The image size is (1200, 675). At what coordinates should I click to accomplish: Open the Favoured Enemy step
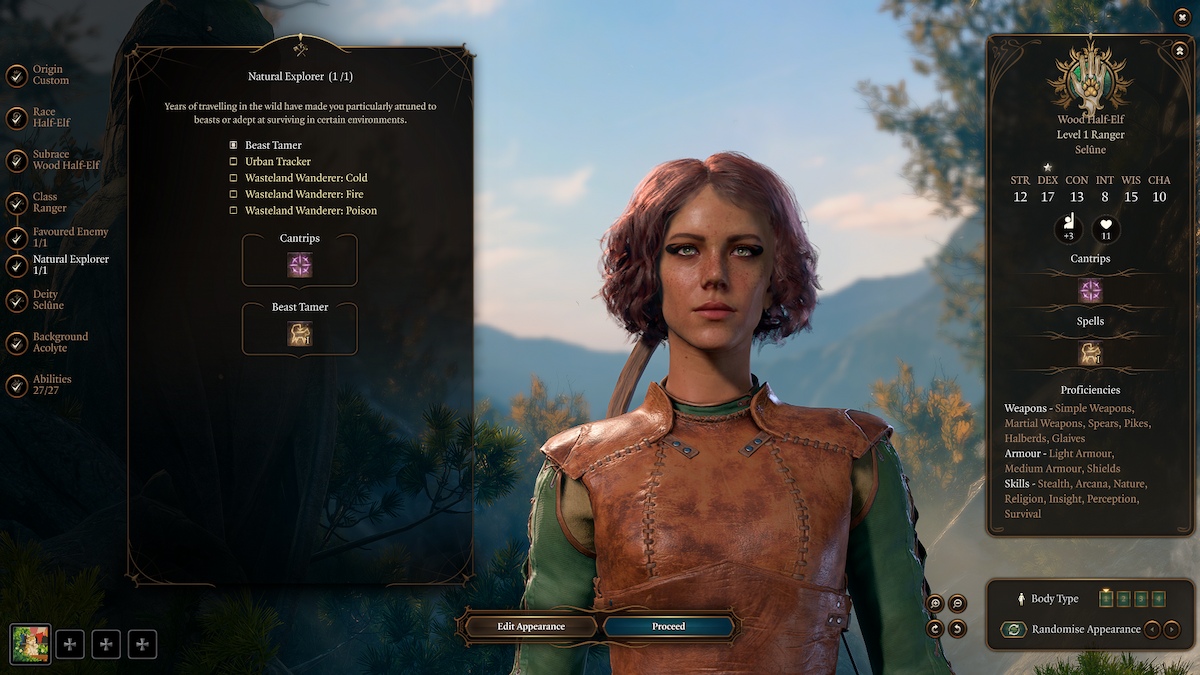70,238
